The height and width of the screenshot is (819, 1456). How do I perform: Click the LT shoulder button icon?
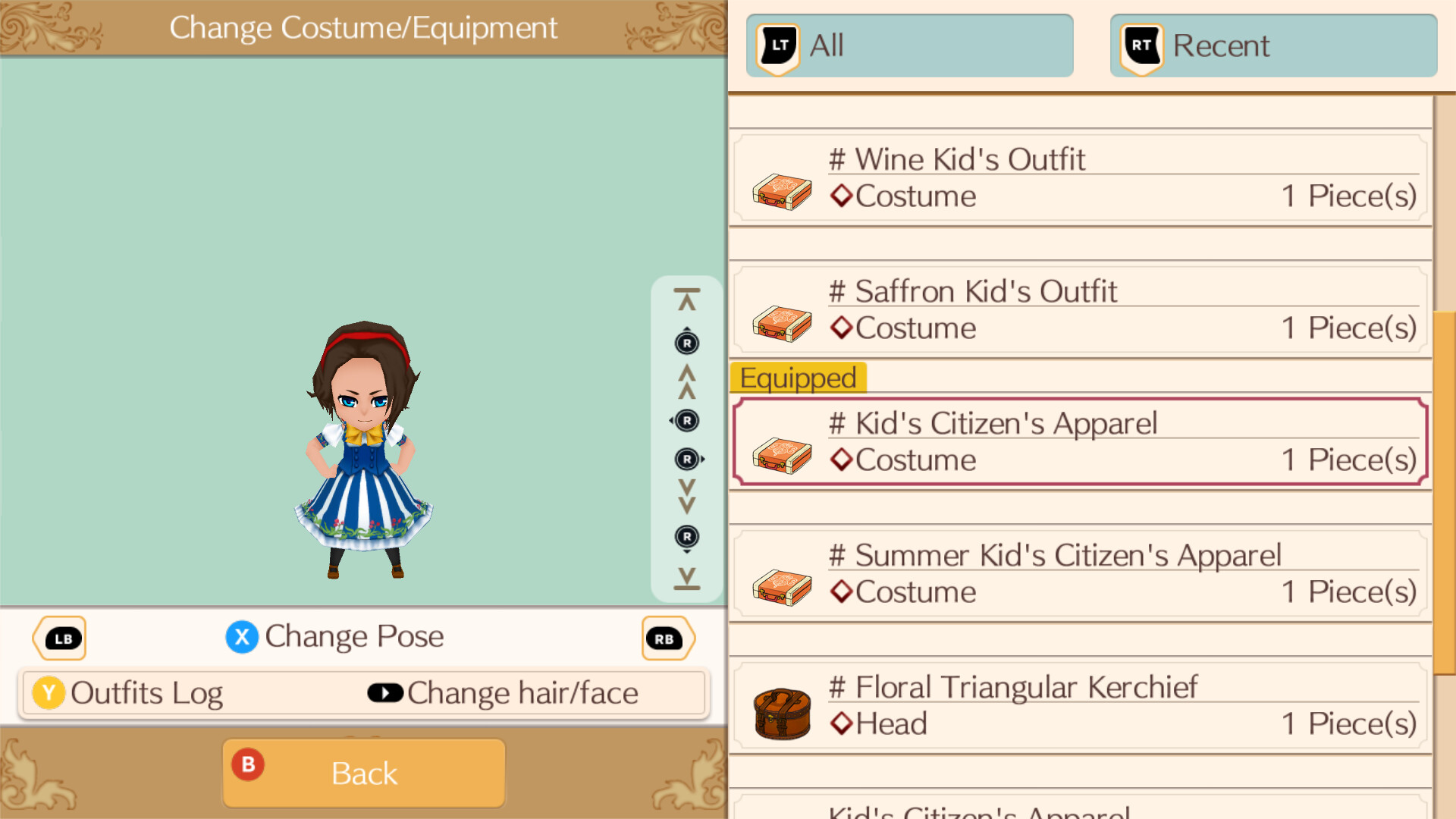pyautogui.click(x=777, y=45)
